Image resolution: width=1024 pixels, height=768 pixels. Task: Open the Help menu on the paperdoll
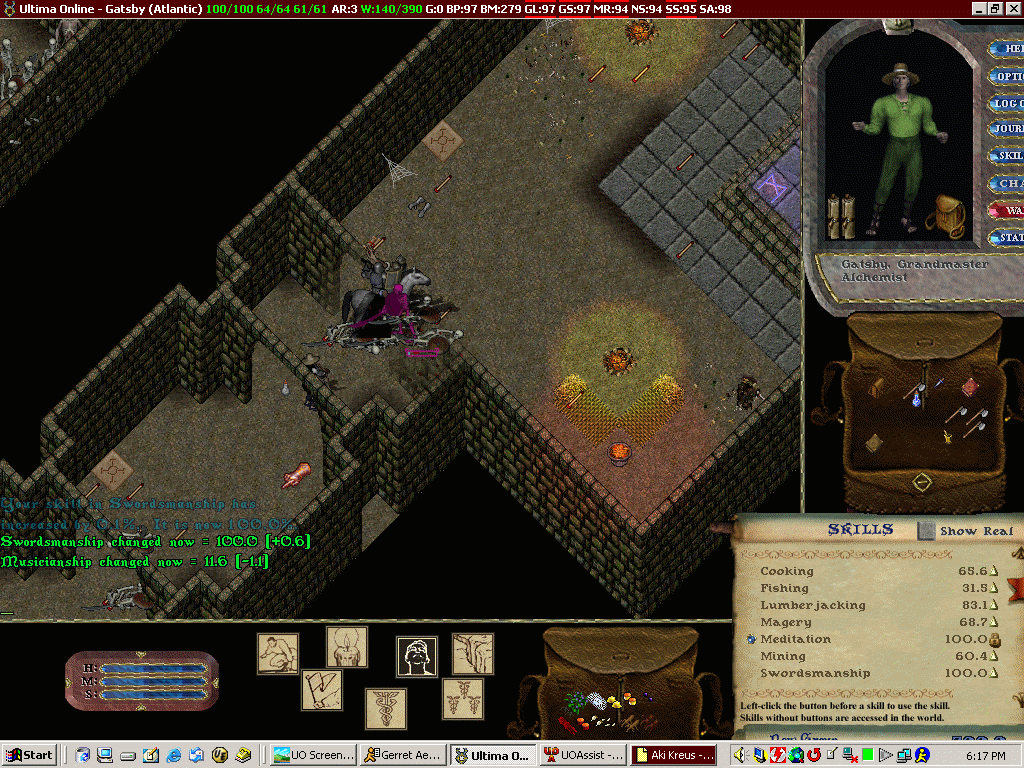[x=1006, y=49]
